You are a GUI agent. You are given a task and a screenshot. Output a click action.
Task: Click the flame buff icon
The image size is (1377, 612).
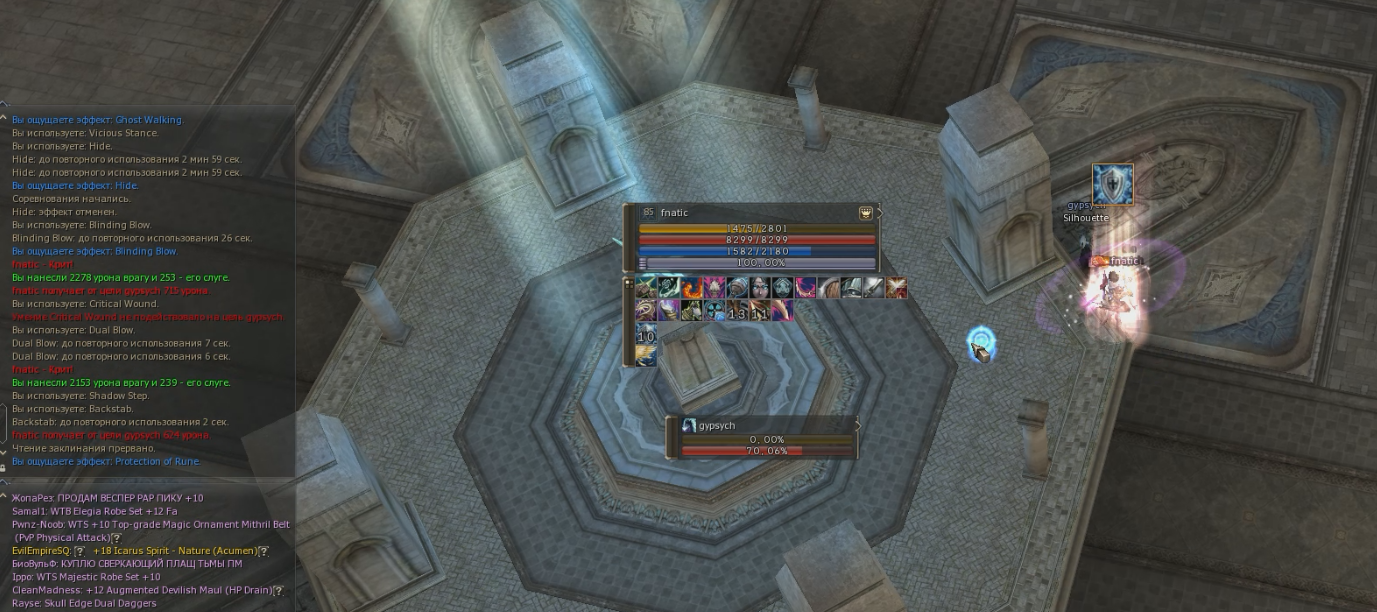692,289
